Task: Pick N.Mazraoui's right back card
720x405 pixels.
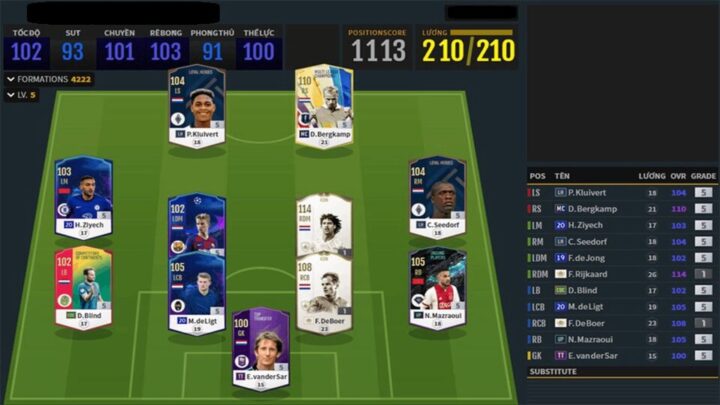Action: [437, 286]
